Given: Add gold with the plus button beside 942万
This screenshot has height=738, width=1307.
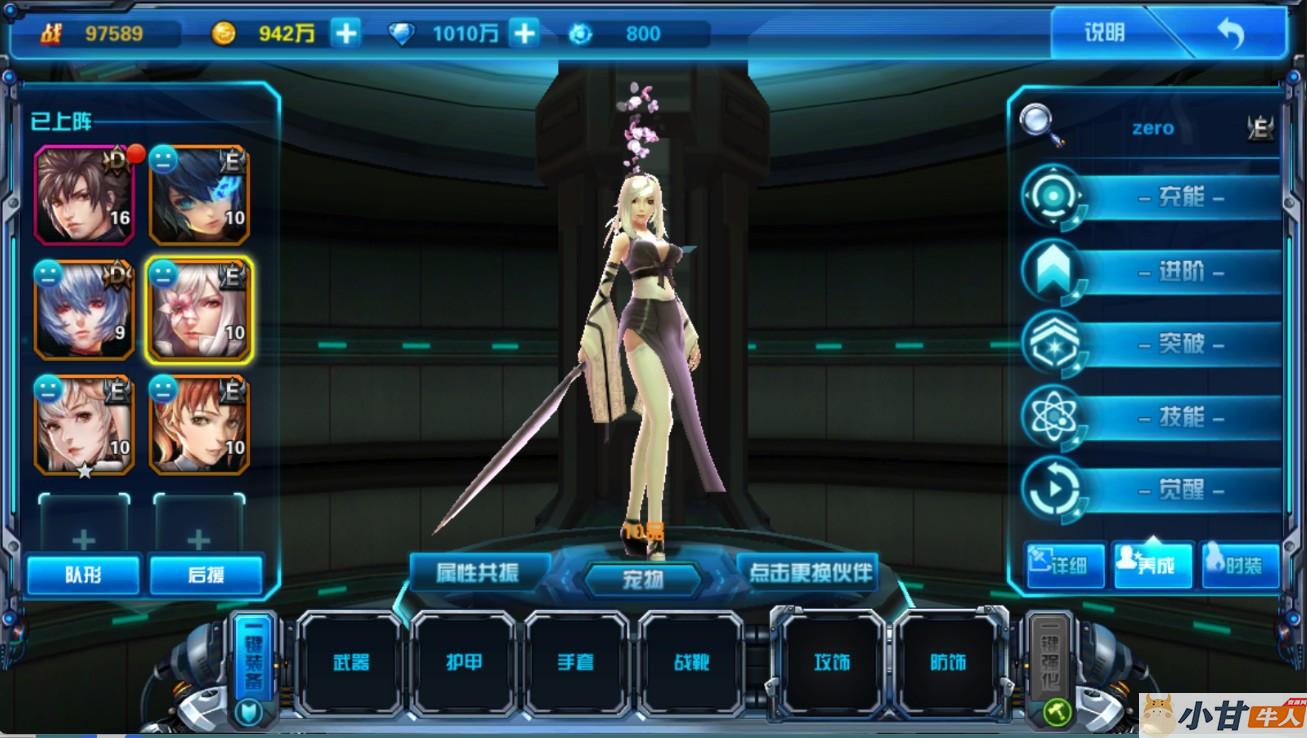Looking at the screenshot, I should coord(345,33).
